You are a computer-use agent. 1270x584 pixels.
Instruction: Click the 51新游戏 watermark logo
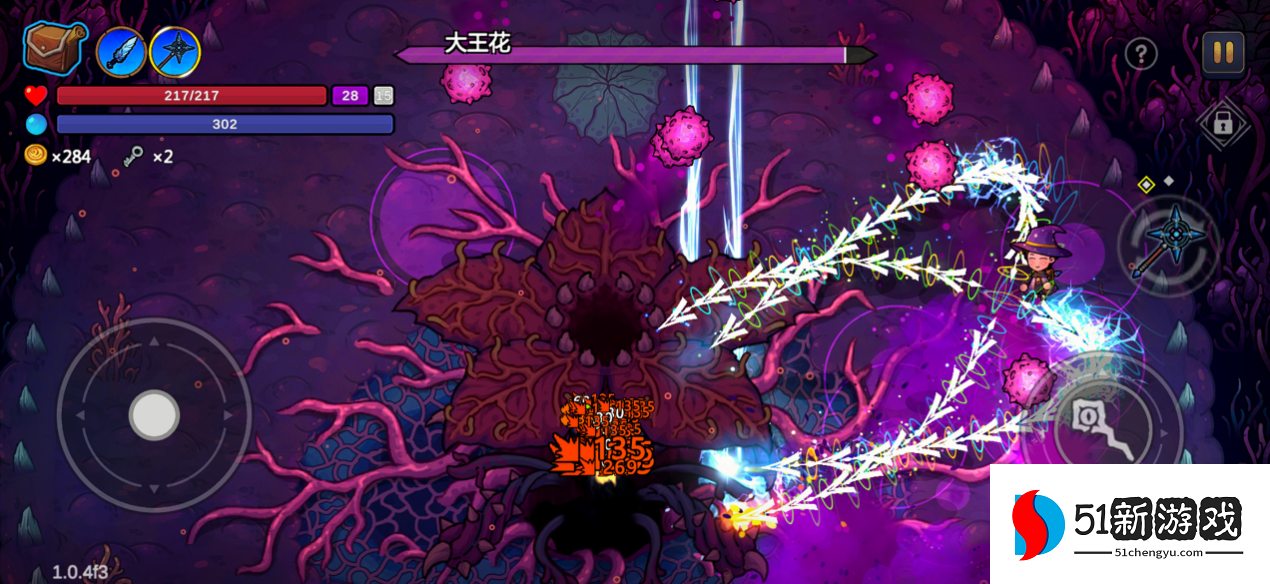pos(1128,524)
